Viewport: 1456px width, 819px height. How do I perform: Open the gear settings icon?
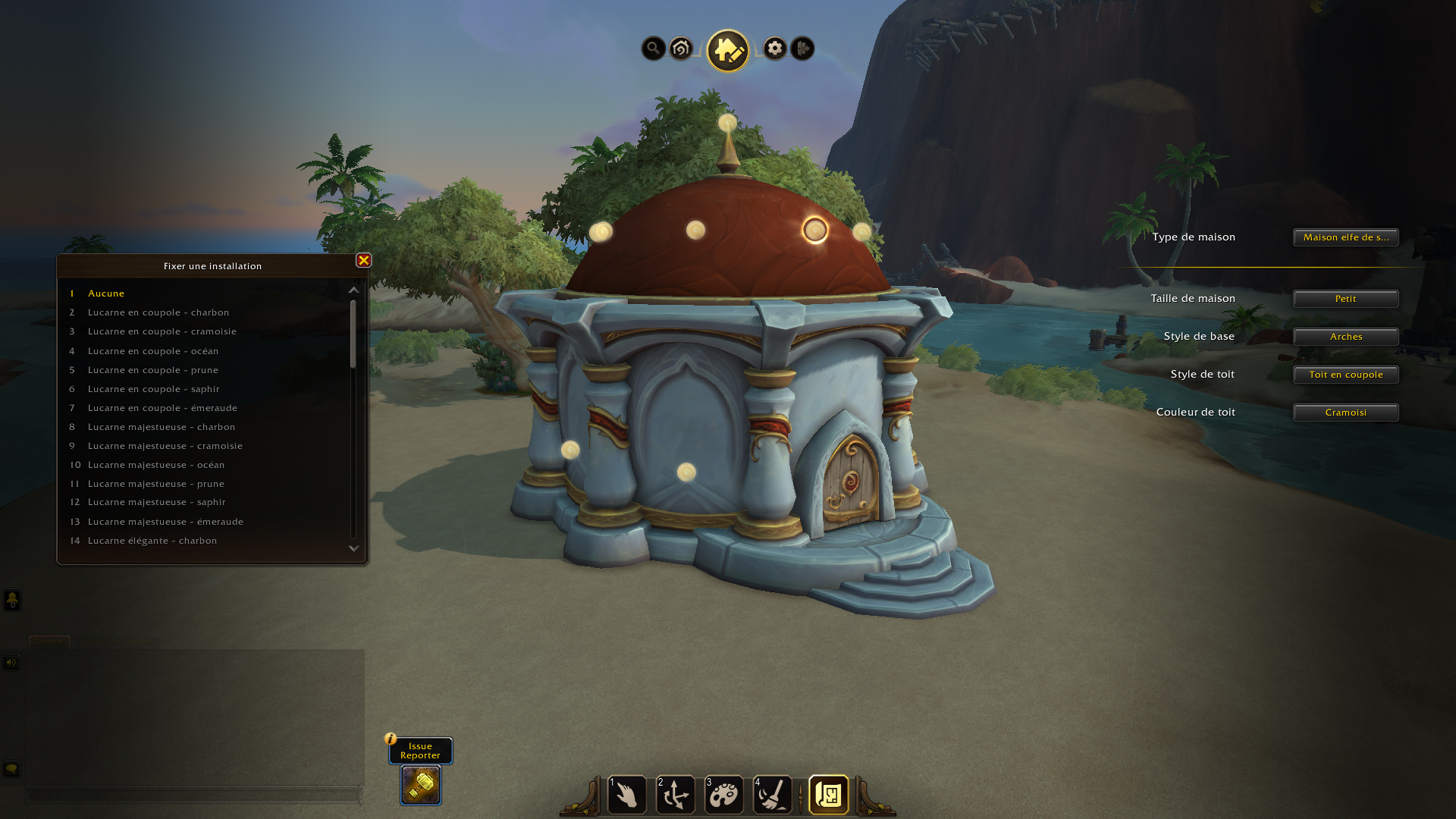tap(774, 49)
